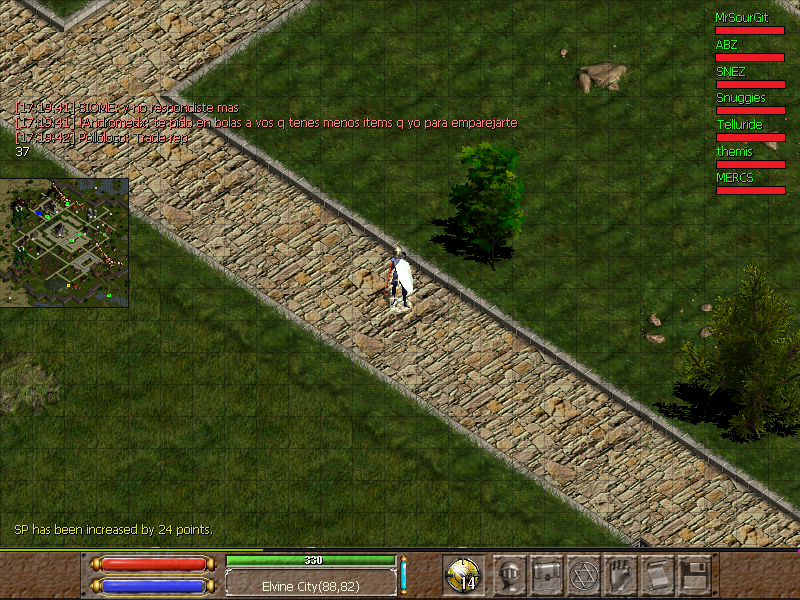Select party member Snuggies
Image resolution: width=800 pixels, height=600 pixels.
(x=741, y=98)
